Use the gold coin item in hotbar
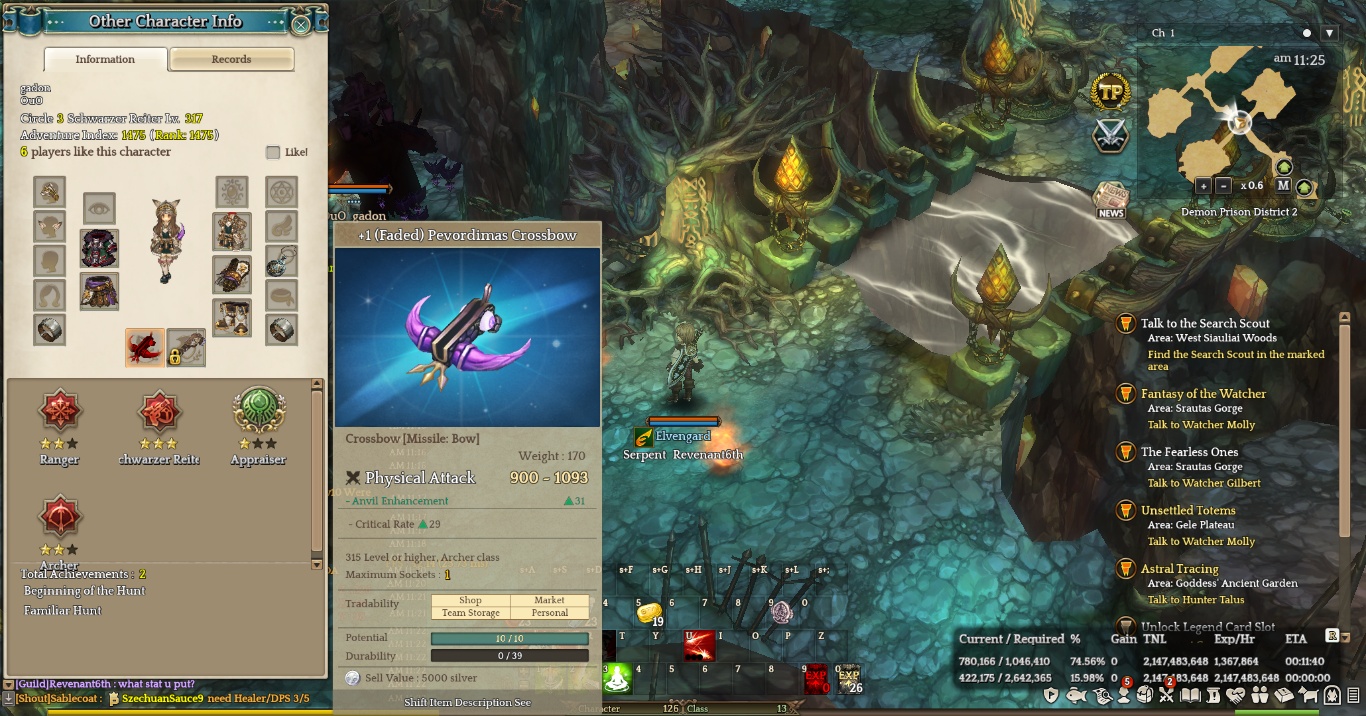1366x716 pixels. [x=650, y=612]
